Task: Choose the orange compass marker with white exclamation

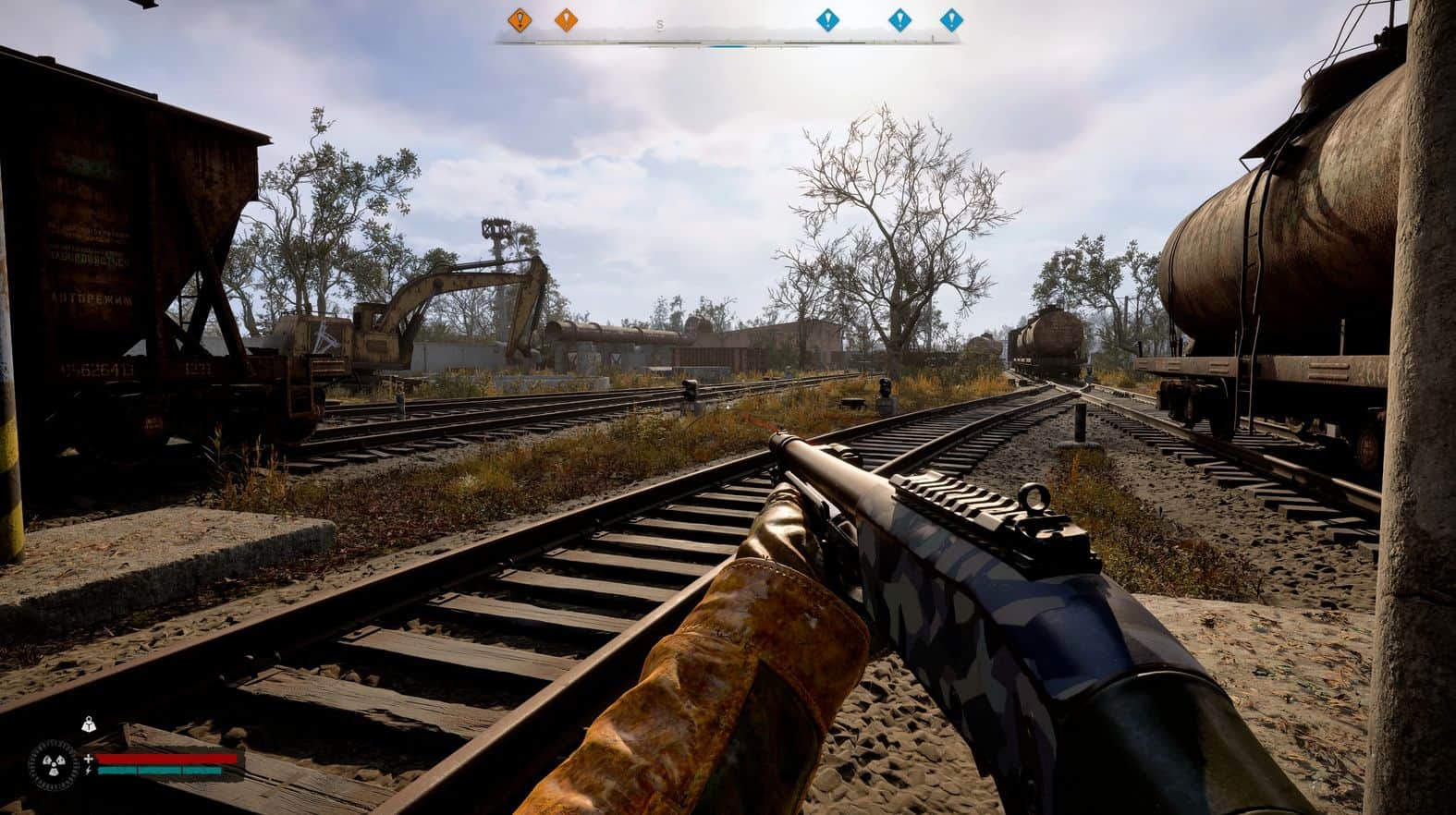Action: click(x=565, y=18)
